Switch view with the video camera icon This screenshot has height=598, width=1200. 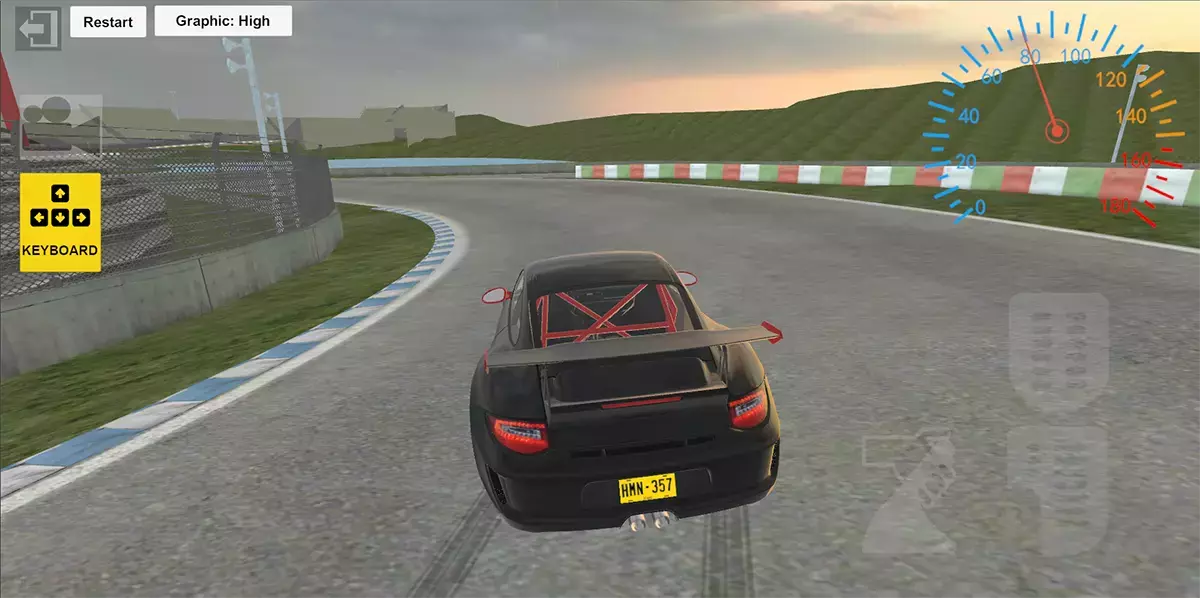point(60,124)
